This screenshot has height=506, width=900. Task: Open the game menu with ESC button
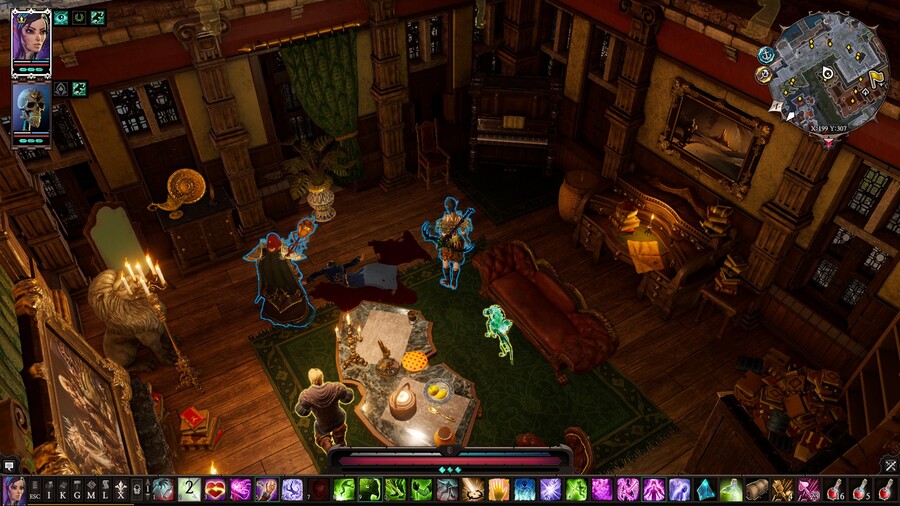pos(37,490)
